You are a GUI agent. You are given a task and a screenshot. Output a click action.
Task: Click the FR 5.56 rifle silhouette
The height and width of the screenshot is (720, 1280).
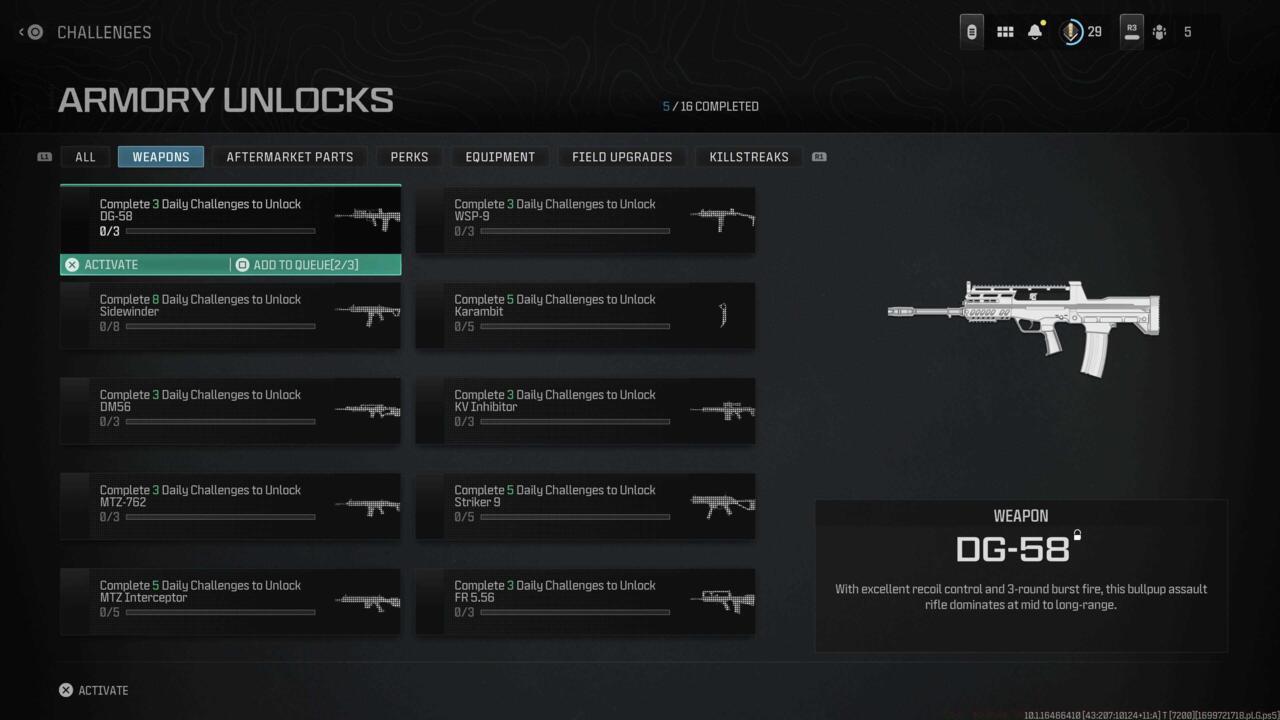coord(721,601)
